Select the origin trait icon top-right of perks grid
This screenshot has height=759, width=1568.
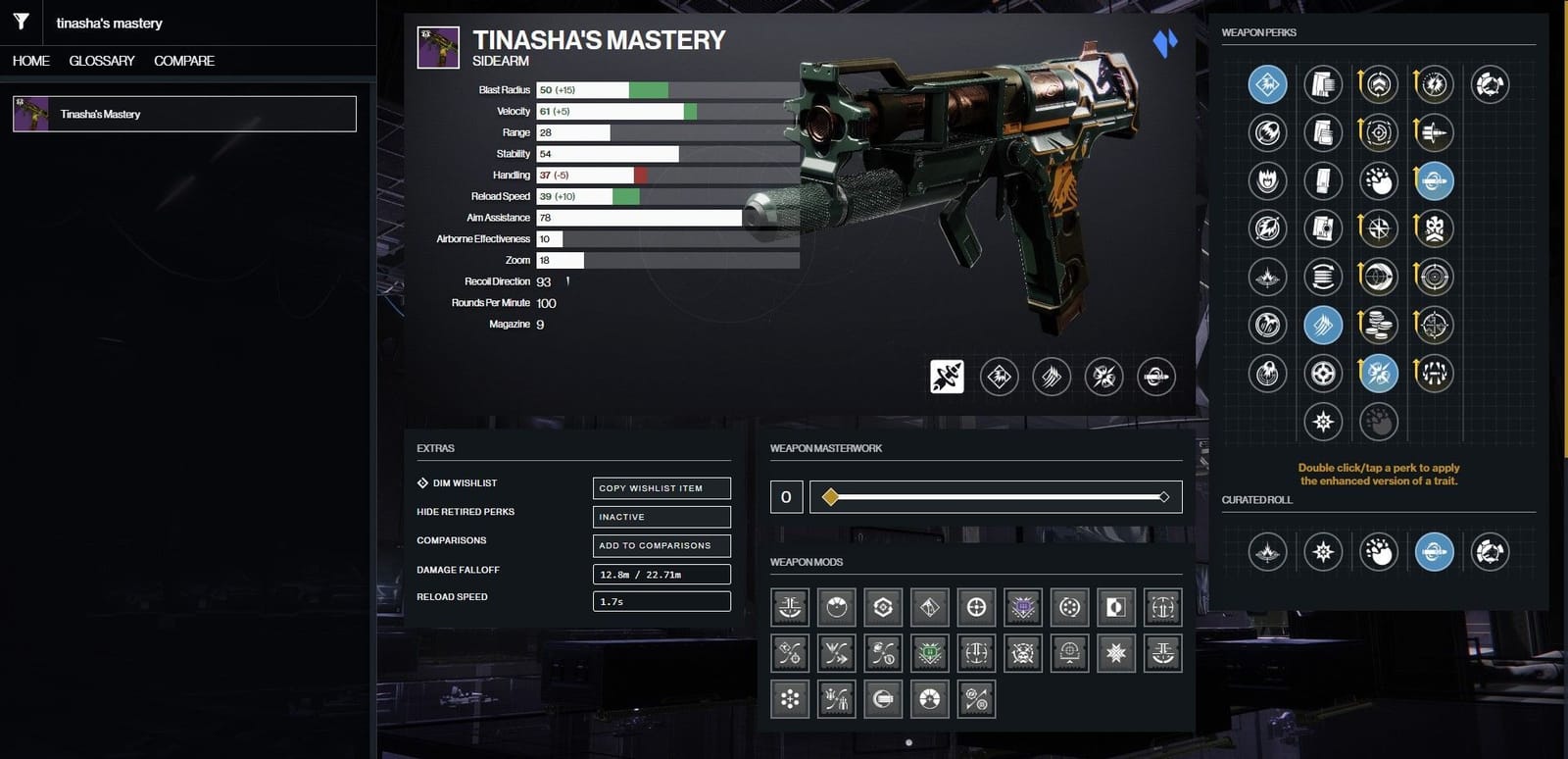(1491, 84)
